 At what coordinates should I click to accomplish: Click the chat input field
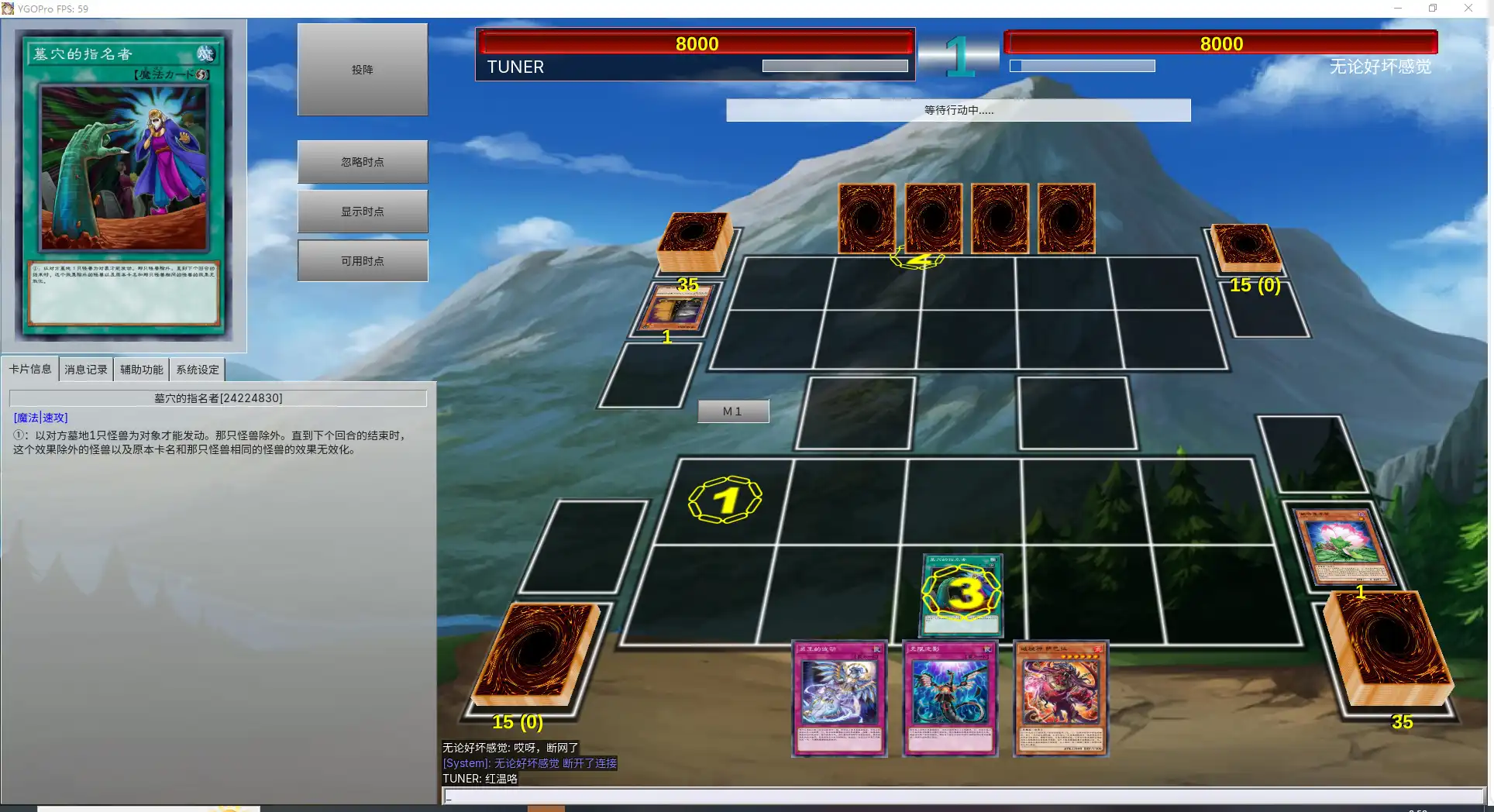pos(961,796)
